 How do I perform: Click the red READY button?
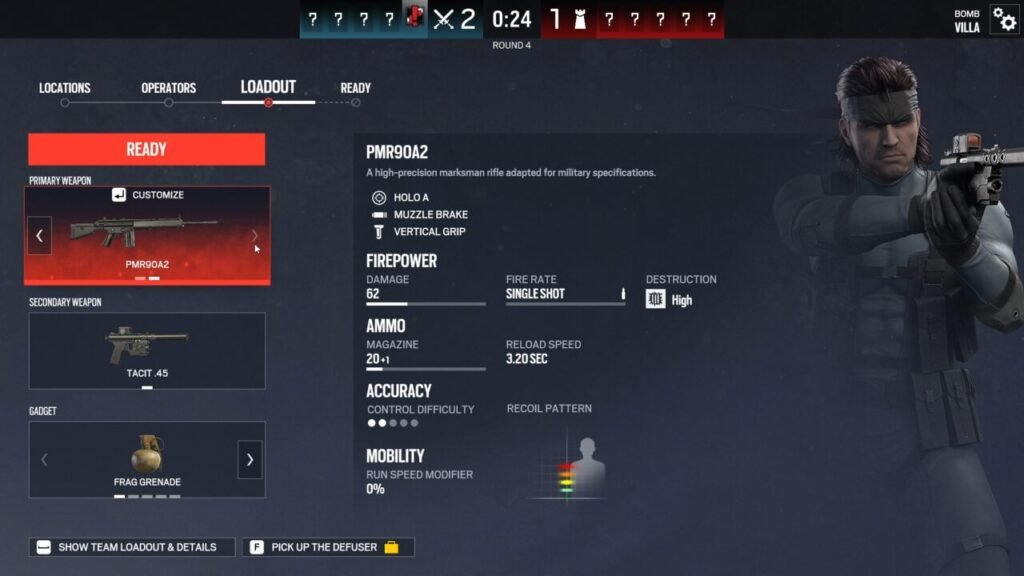pyautogui.click(x=146, y=149)
